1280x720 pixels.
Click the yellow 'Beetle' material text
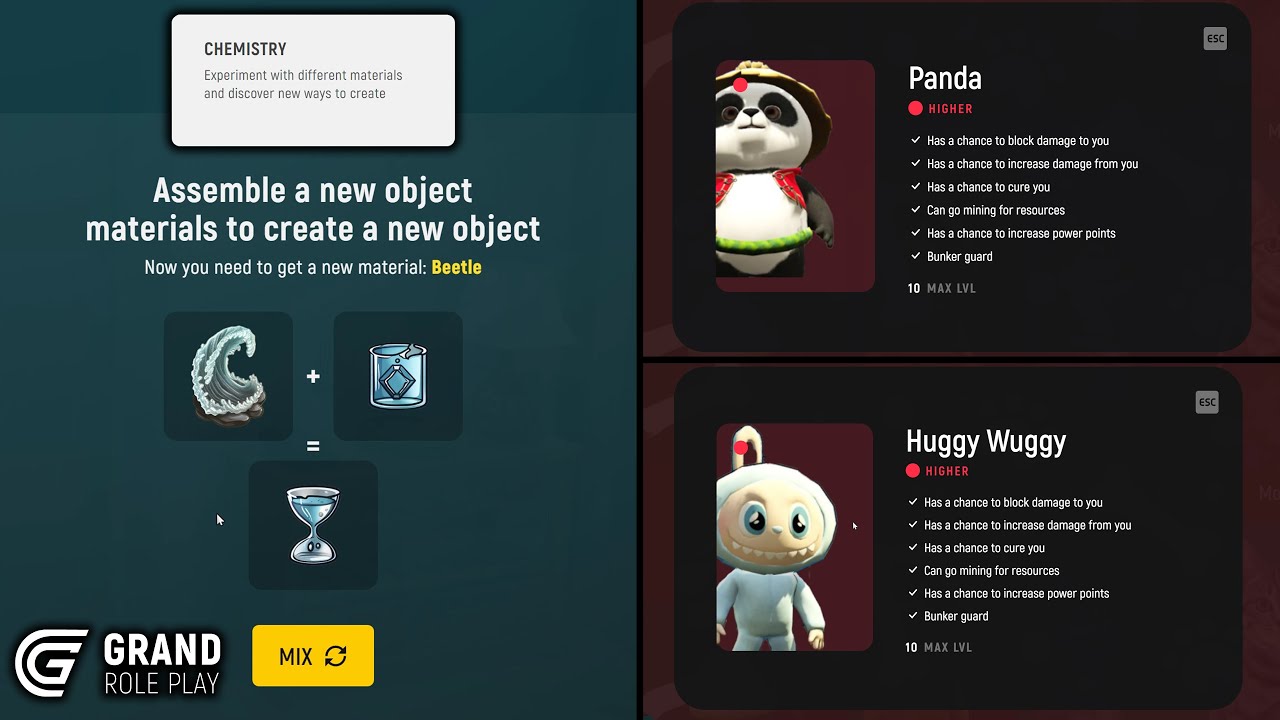click(x=457, y=267)
